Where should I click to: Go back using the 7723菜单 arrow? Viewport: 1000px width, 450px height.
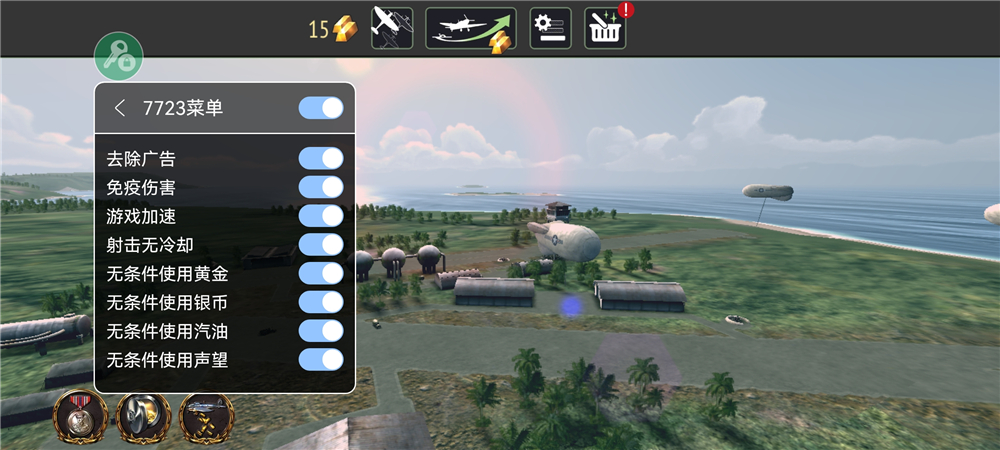point(120,108)
